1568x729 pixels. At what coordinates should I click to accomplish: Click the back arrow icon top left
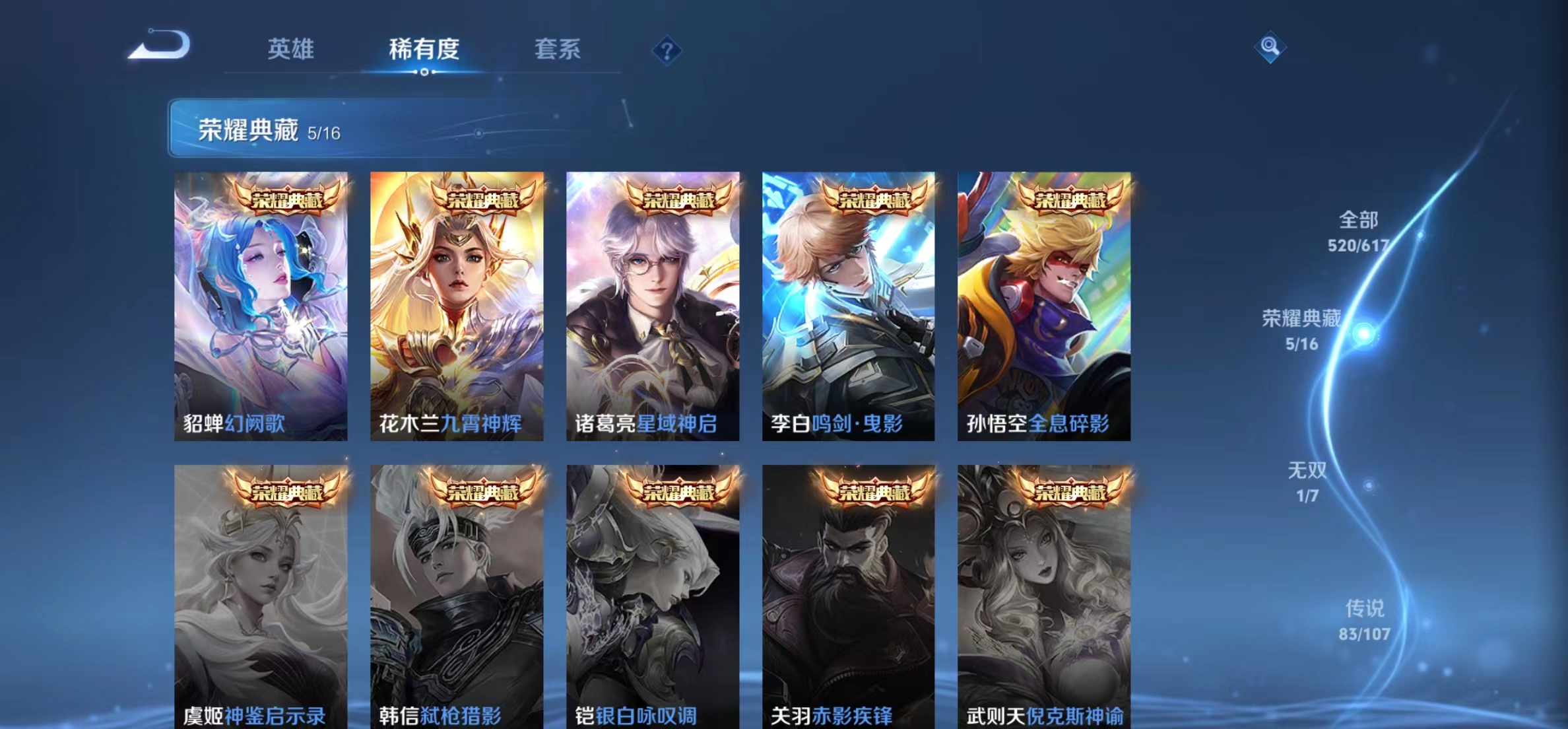[160, 45]
